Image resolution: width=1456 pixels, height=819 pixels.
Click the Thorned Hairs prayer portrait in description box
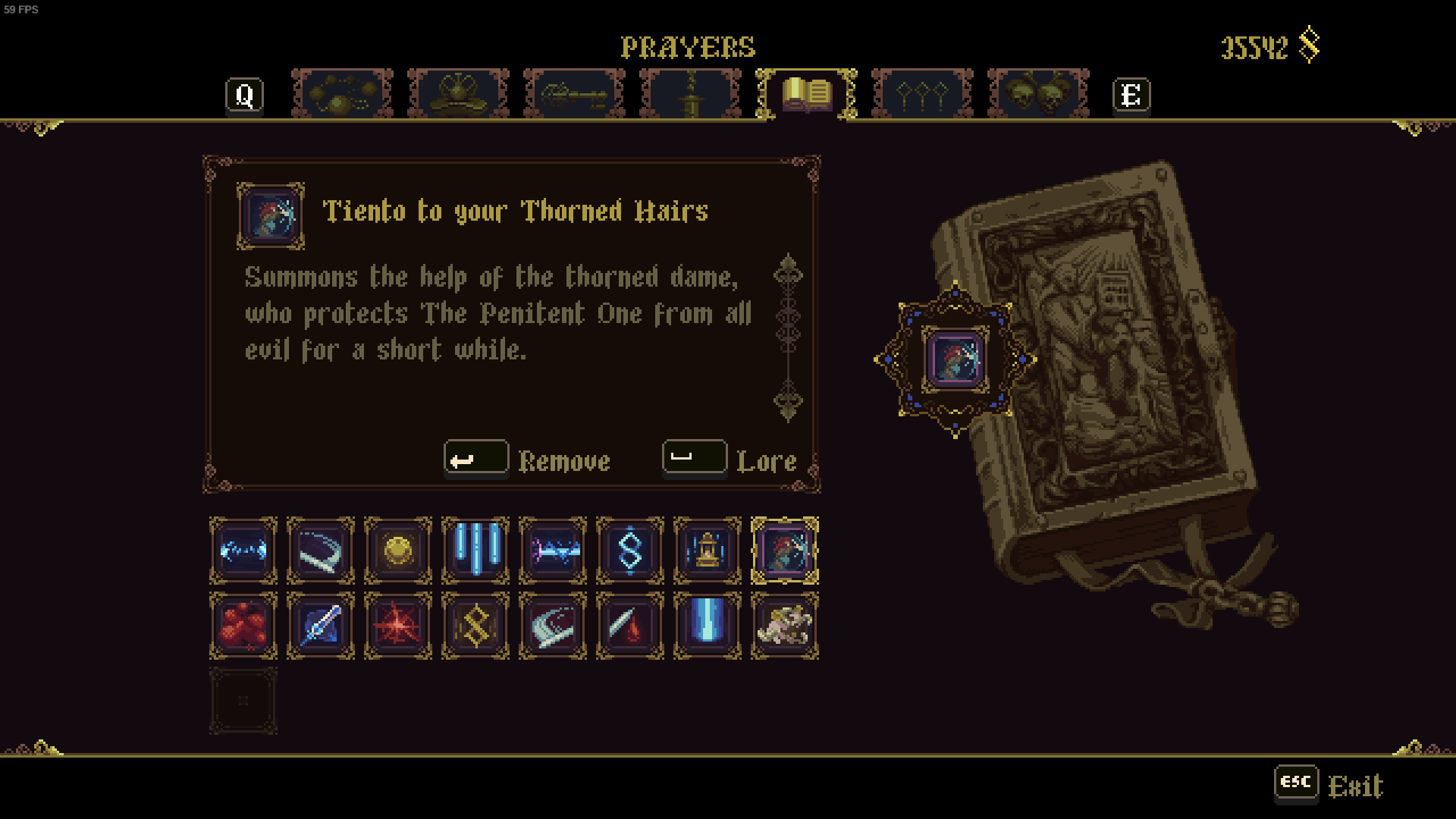[x=270, y=218]
